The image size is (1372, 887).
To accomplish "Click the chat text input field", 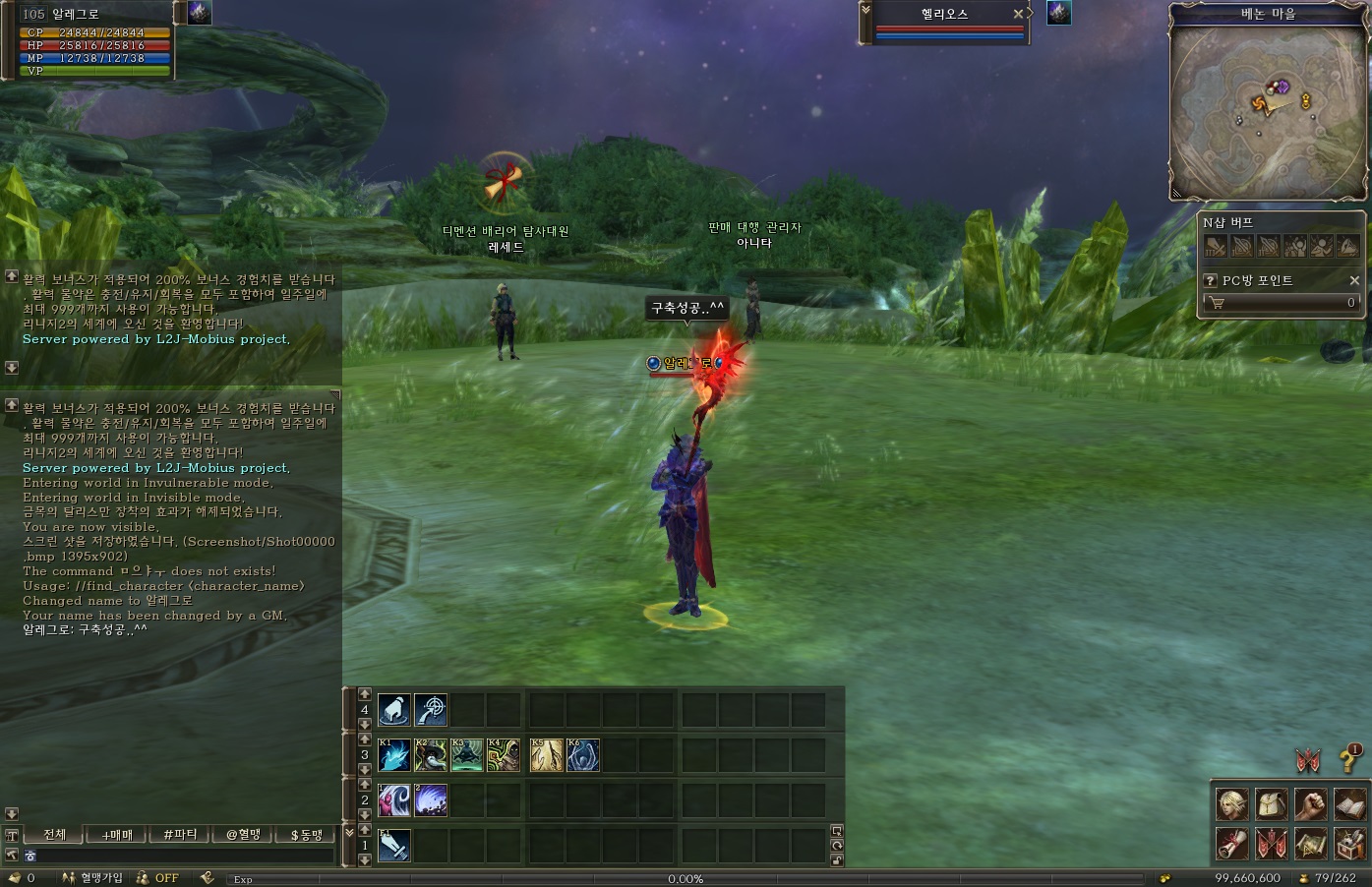I will (x=177, y=856).
